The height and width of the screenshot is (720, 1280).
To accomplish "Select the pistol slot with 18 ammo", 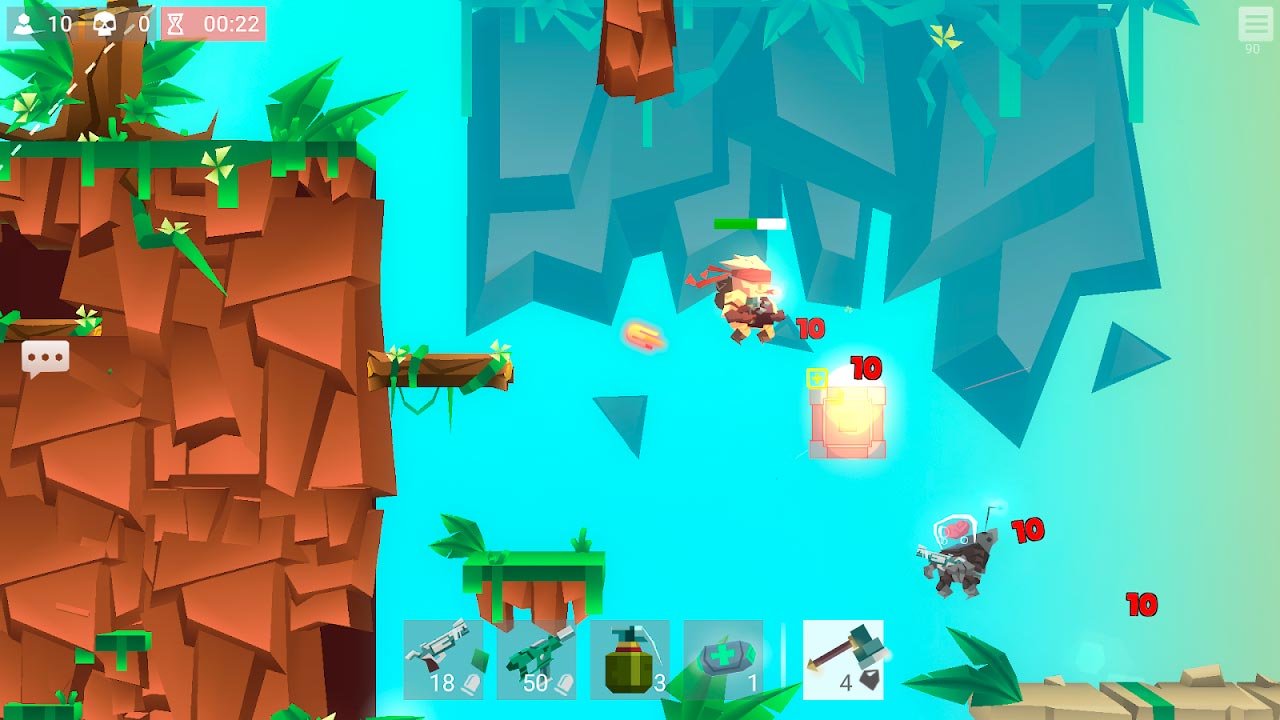I will (x=443, y=659).
